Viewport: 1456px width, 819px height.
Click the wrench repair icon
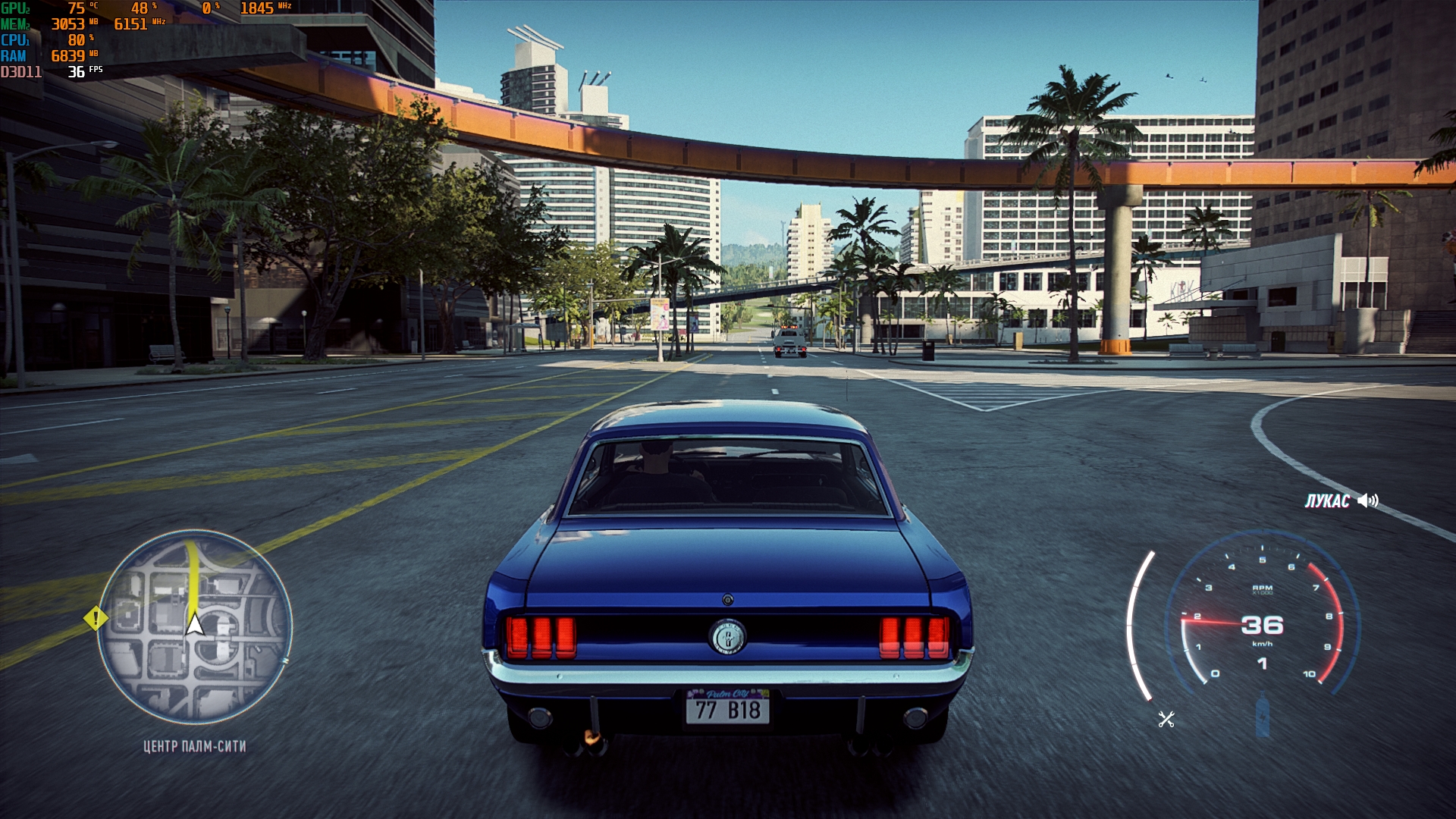tap(1166, 719)
